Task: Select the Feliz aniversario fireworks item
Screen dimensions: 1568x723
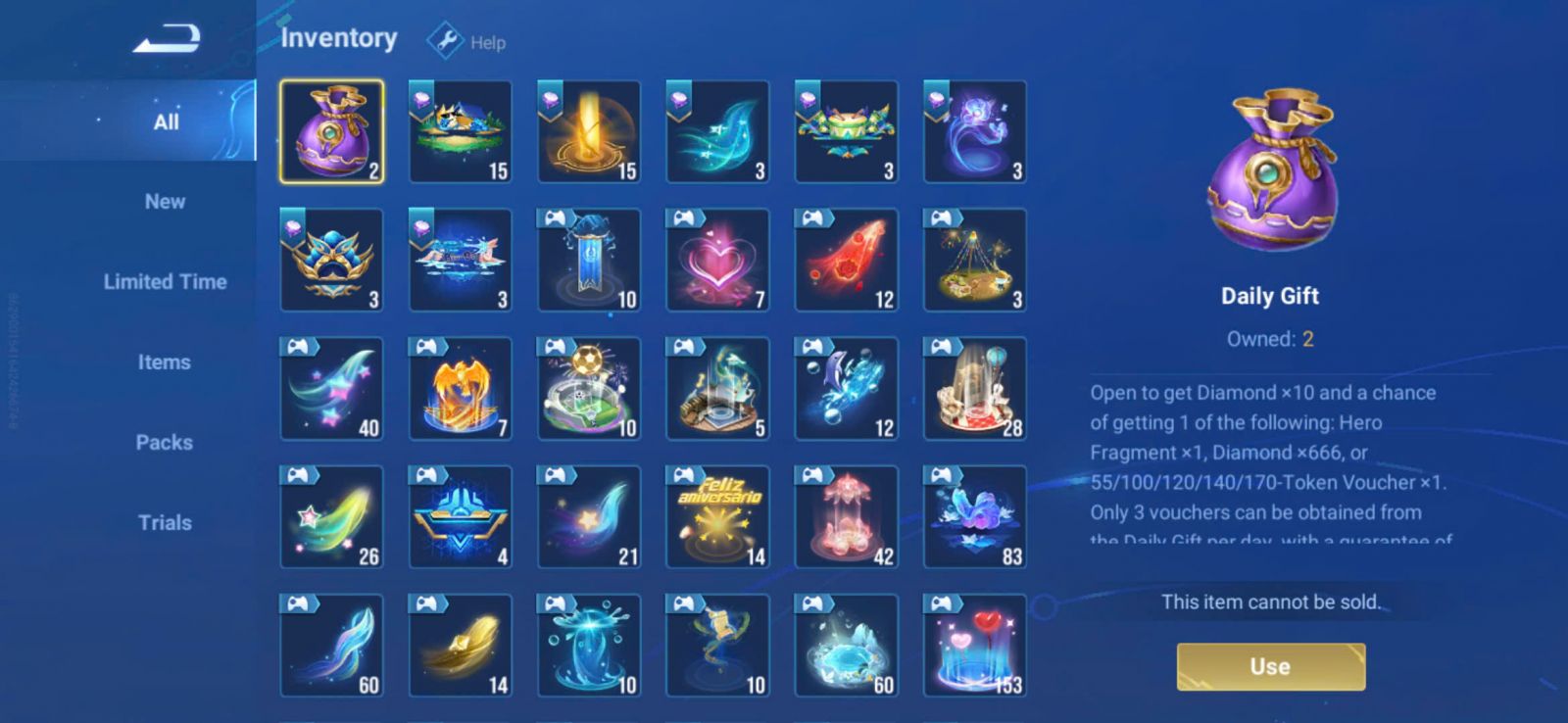Action: coord(717,517)
